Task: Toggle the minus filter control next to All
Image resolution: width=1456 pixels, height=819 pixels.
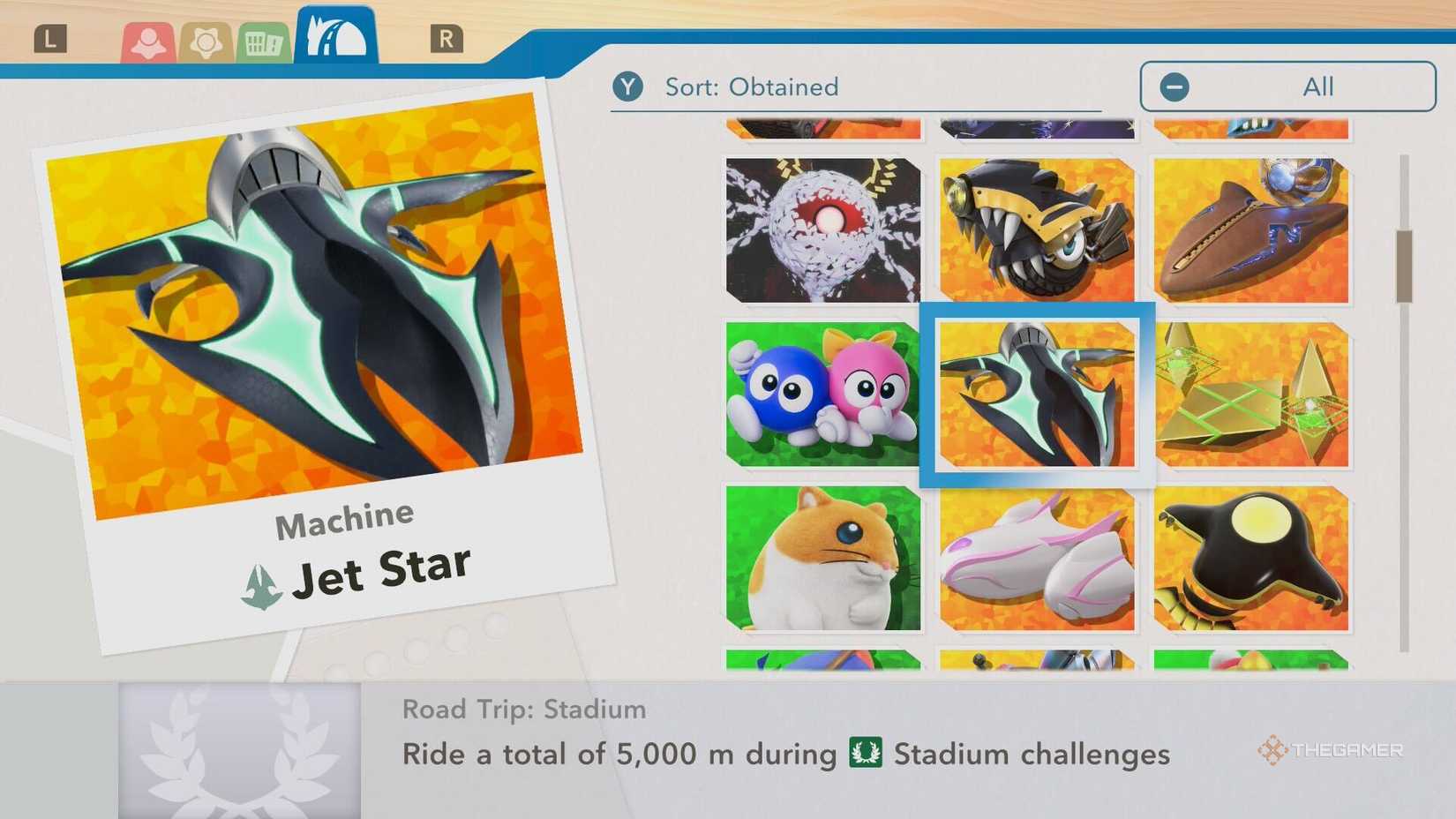Action: [x=1174, y=86]
